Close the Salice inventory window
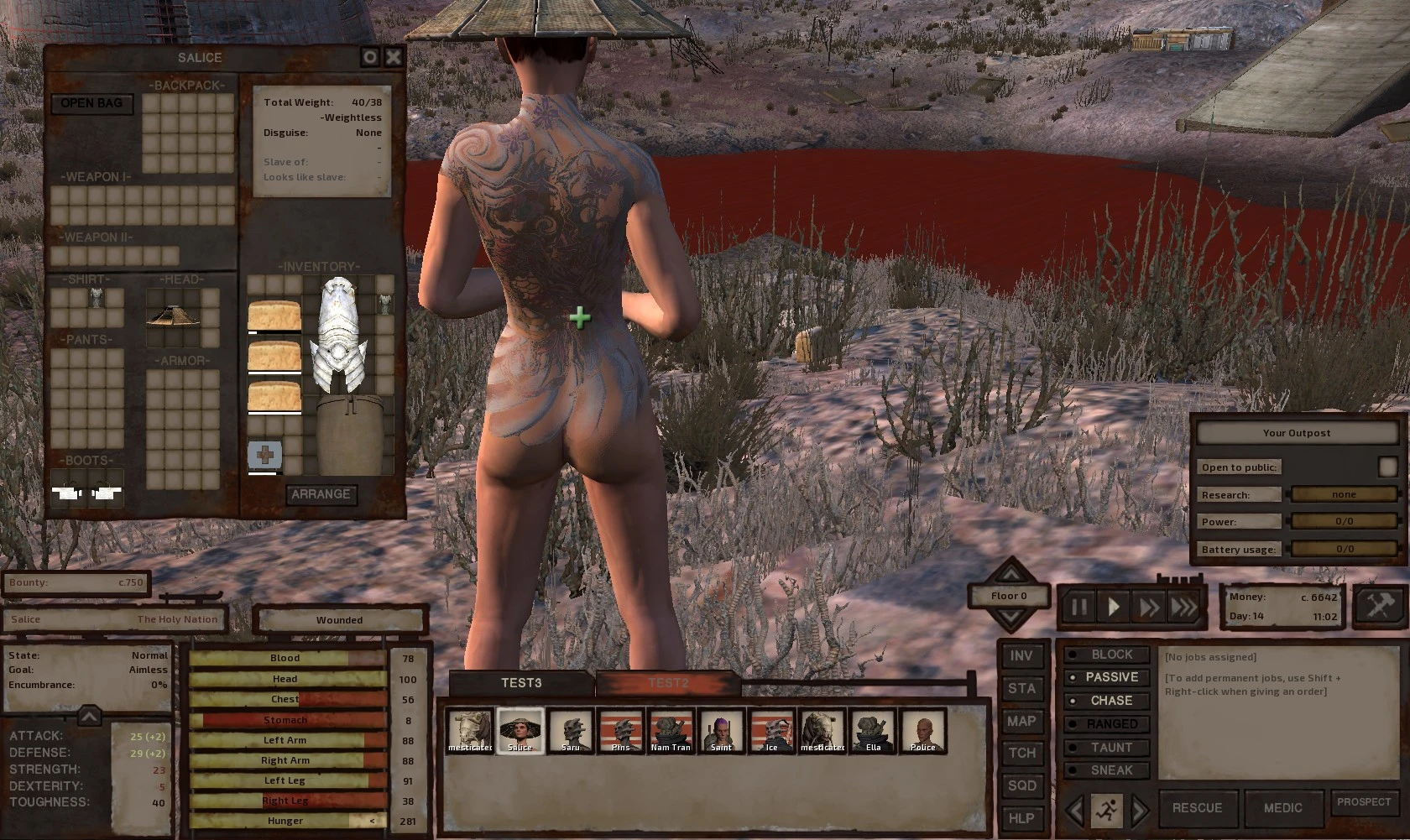Screen dimensions: 1410x840 (x=393, y=57)
